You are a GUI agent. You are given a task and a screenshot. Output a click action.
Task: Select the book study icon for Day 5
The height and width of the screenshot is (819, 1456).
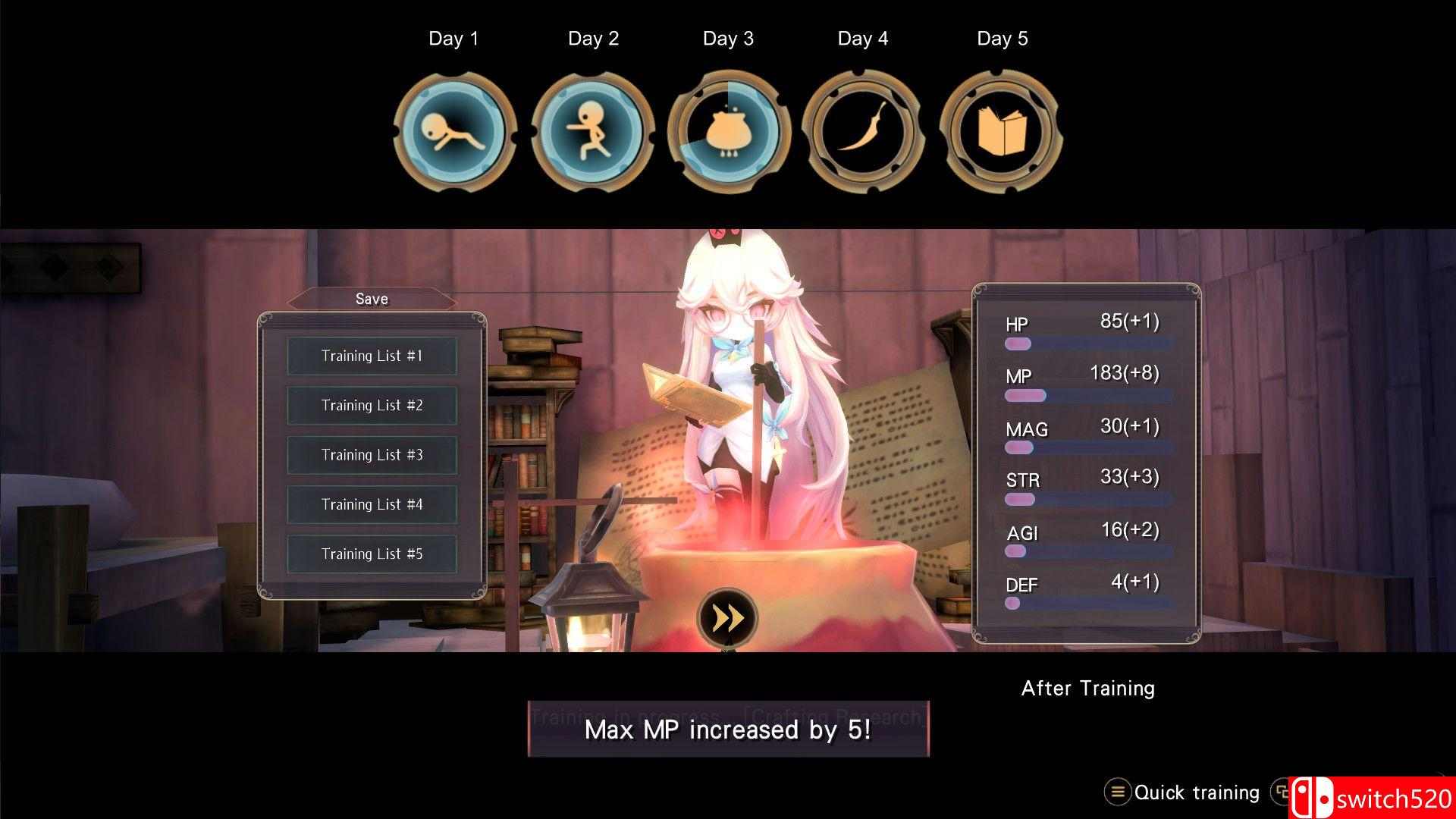coord(1001,131)
